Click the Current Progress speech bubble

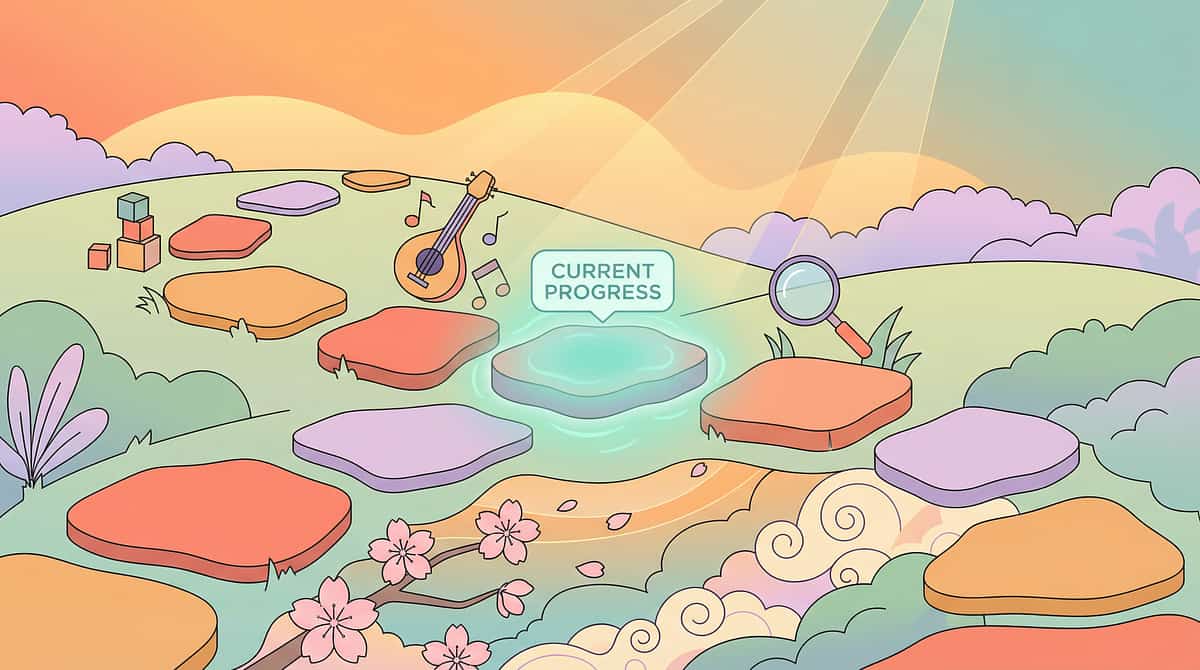click(602, 281)
